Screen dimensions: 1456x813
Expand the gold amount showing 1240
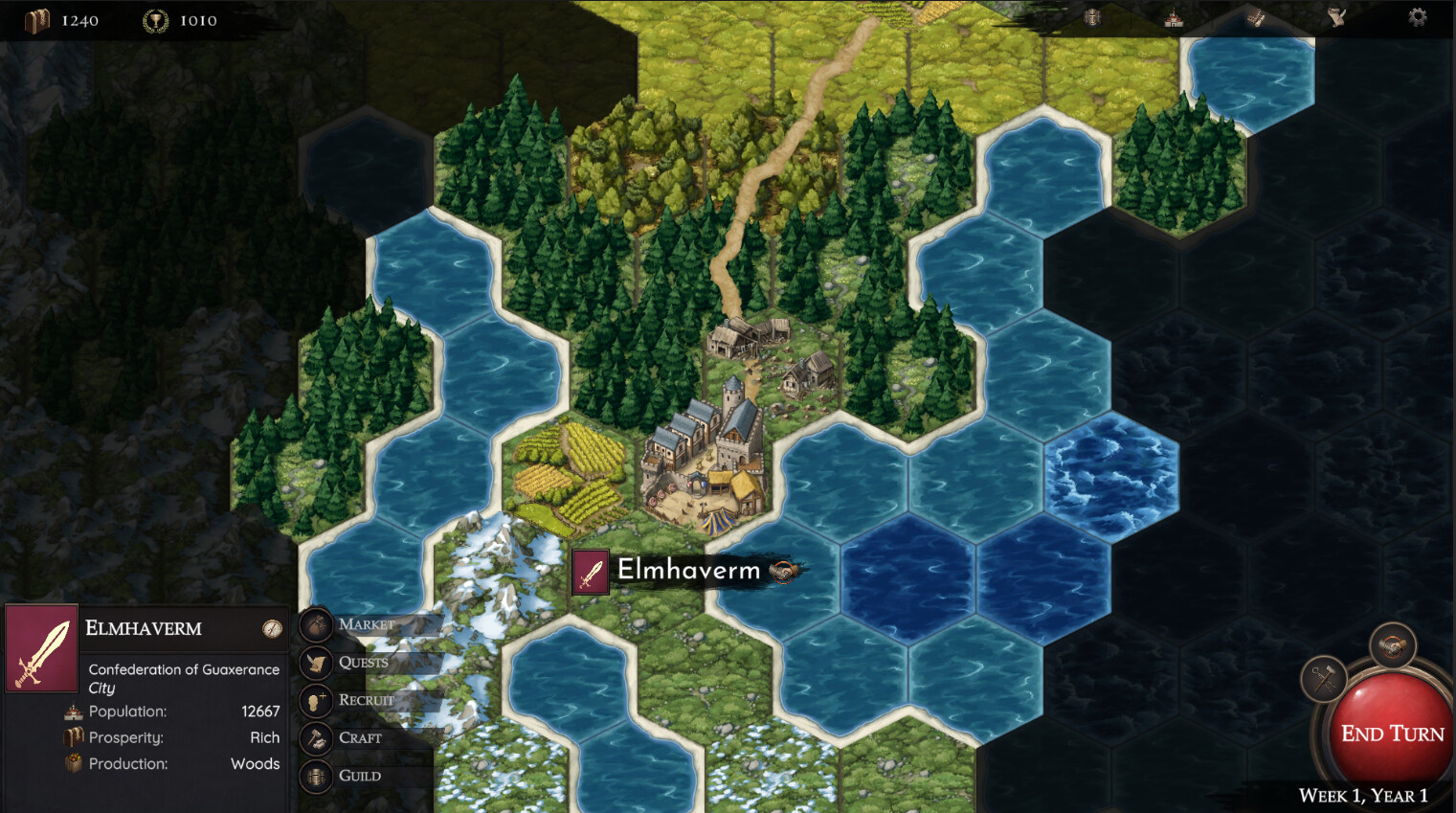pos(59,19)
